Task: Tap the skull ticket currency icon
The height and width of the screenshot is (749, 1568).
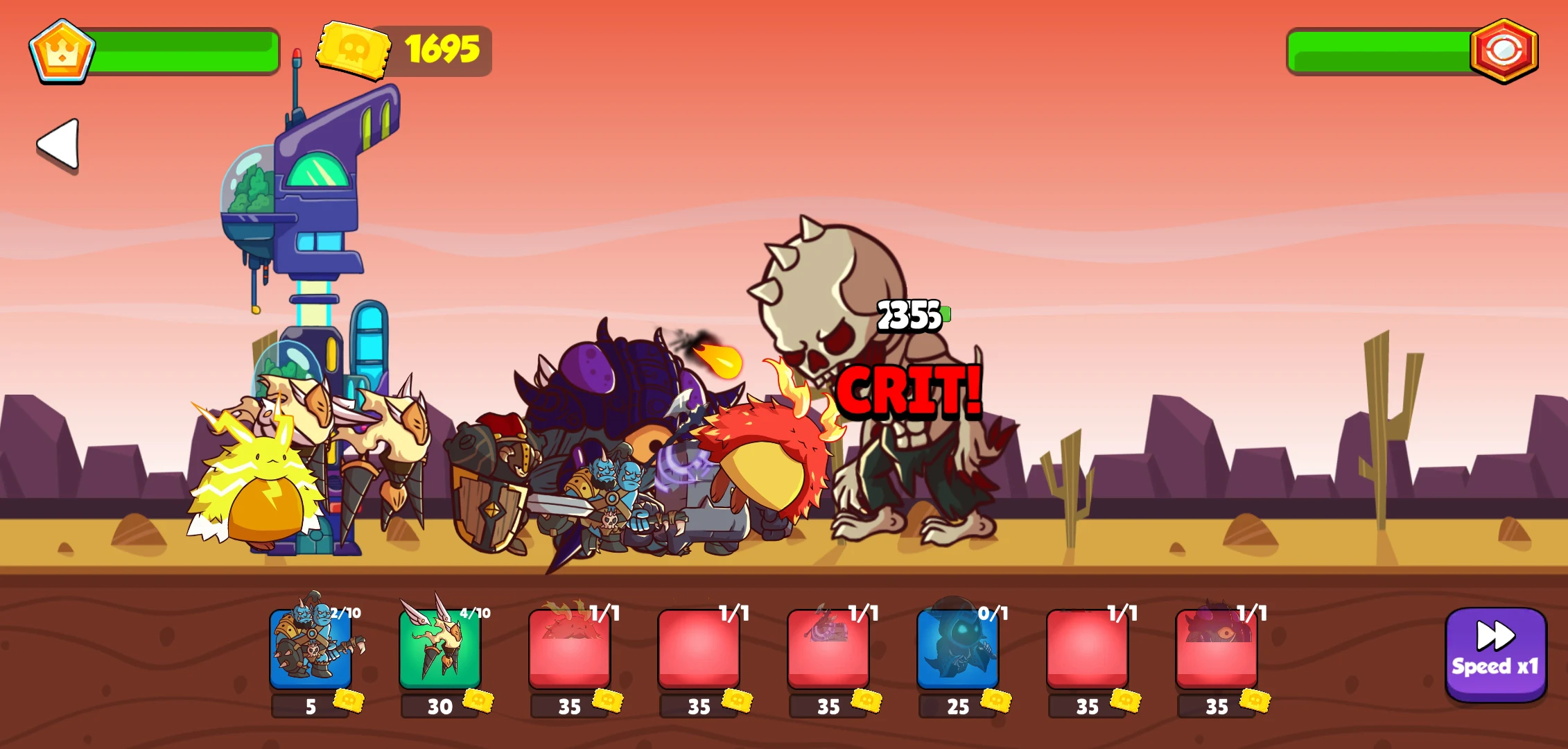Action: pyautogui.click(x=354, y=49)
